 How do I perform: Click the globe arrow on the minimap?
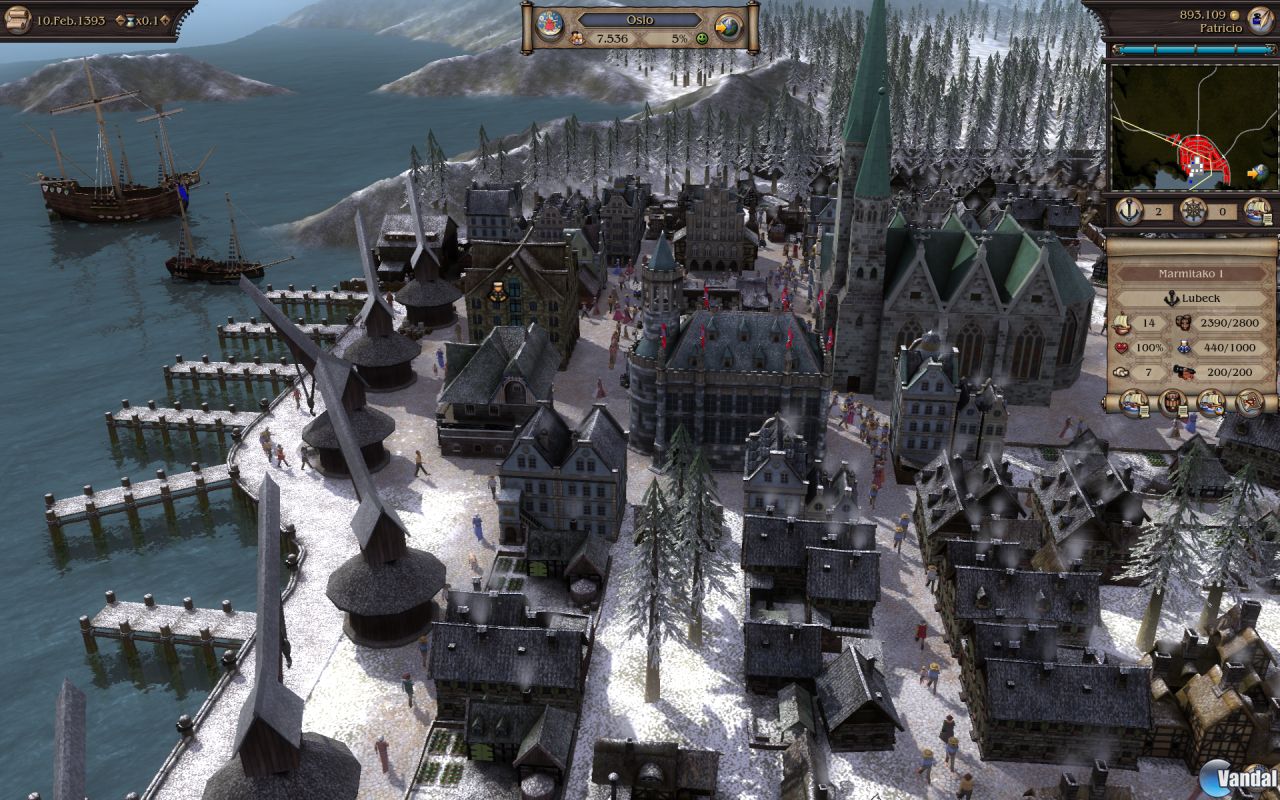(x=1256, y=172)
